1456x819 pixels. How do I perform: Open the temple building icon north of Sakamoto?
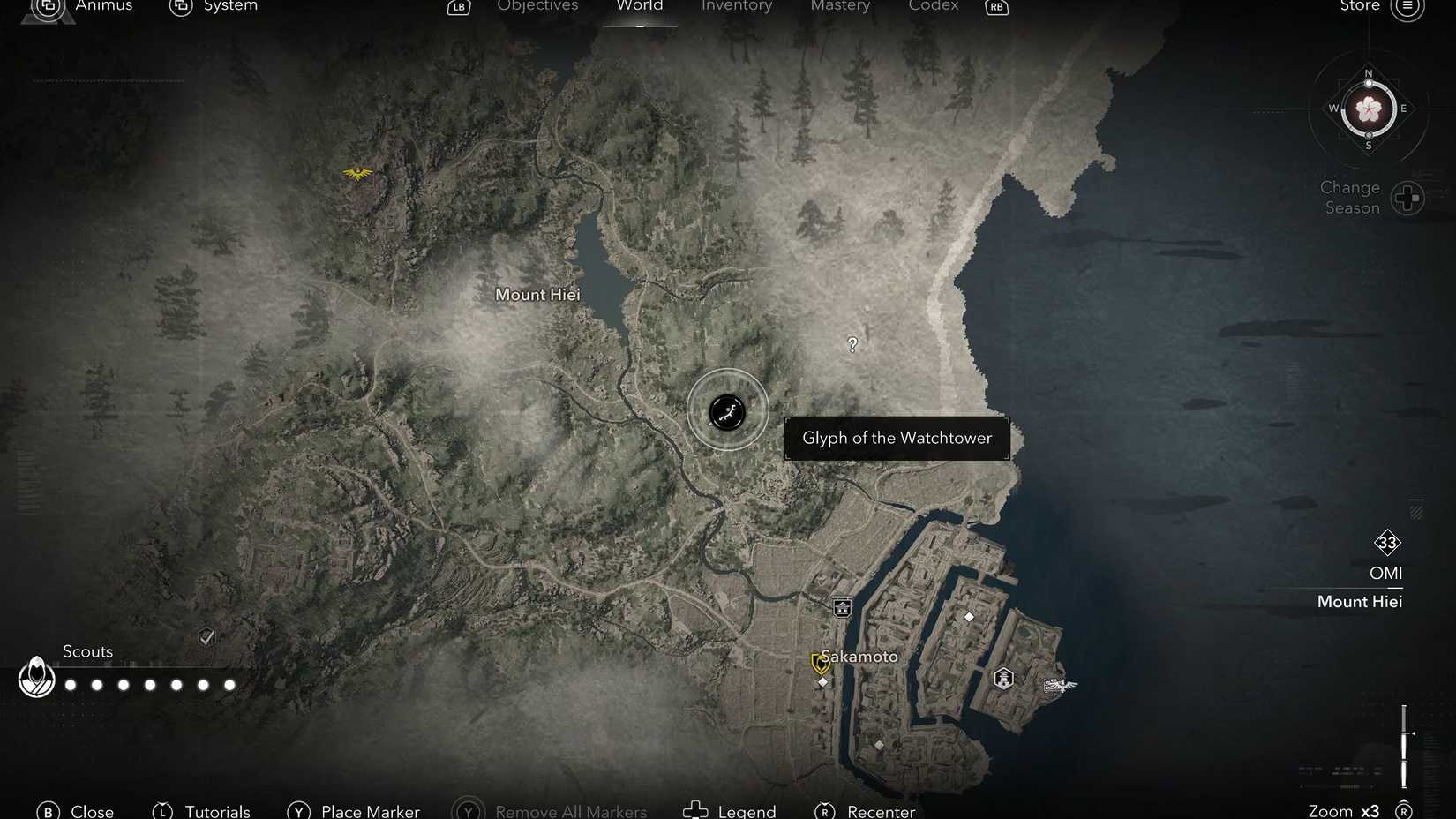pyautogui.click(x=841, y=606)
